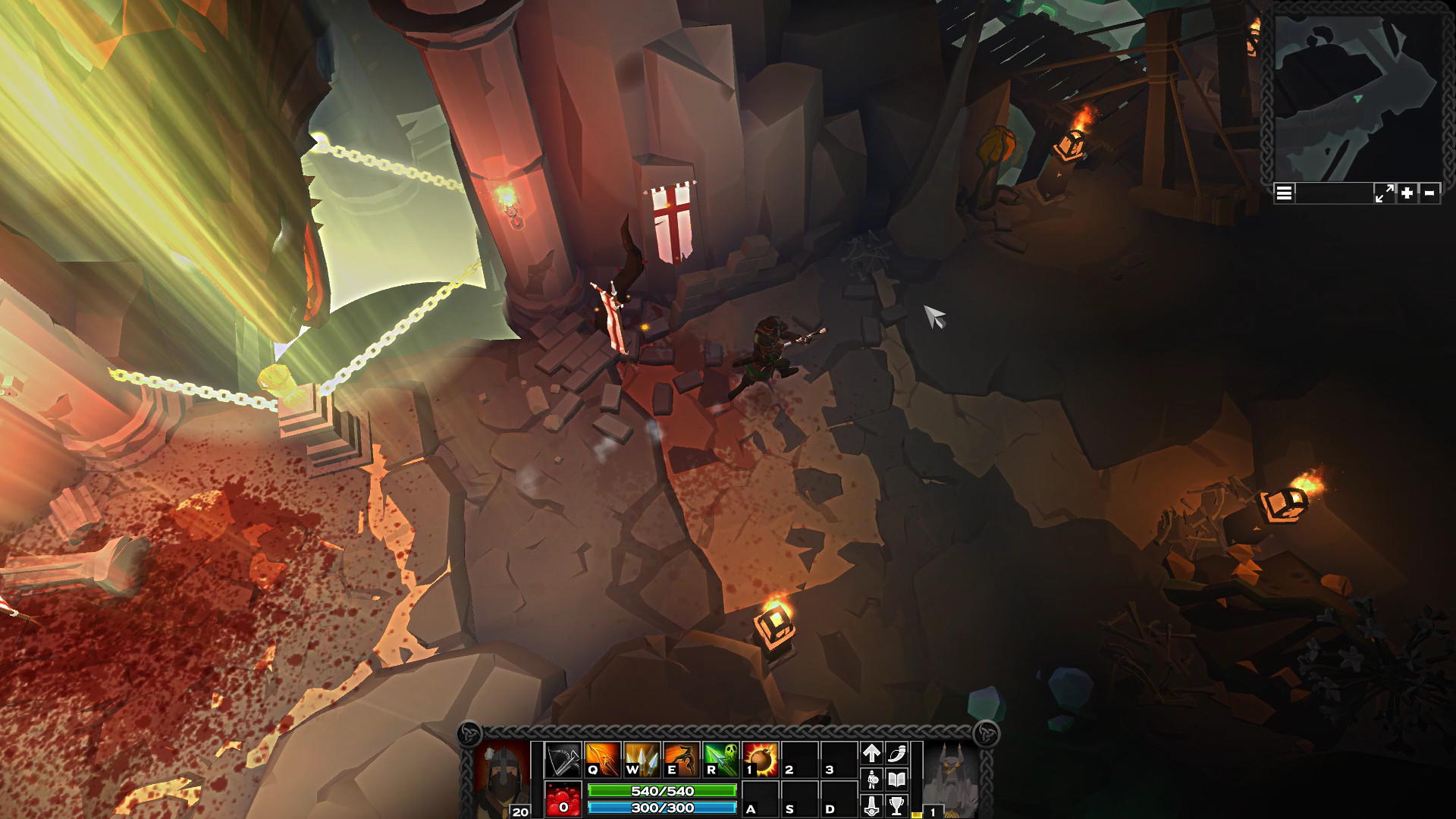Drink the red health potion
The image size is (1456, 819).
tap(563, 799)
